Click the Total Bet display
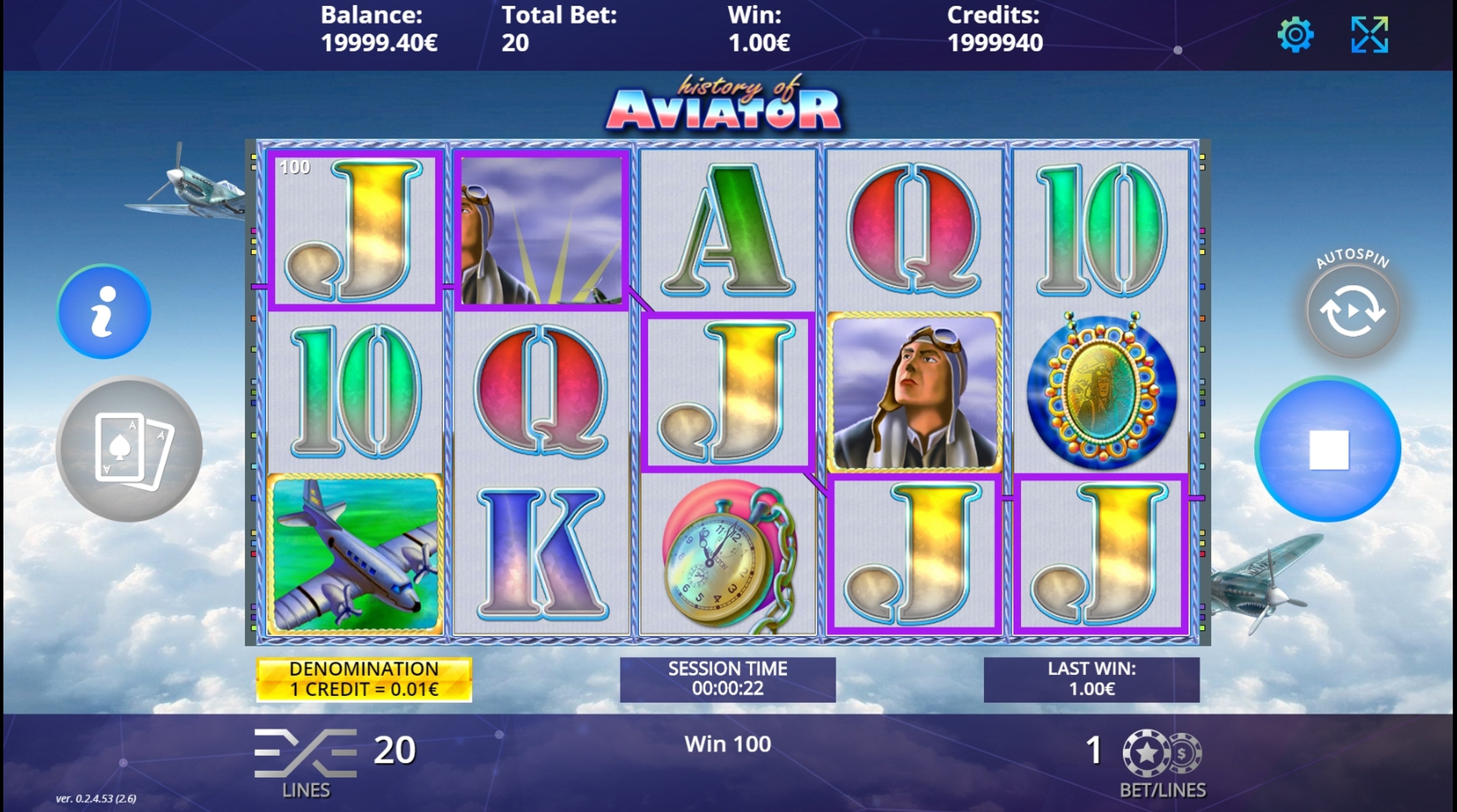The image size is (1457, 812). pos(560,27)
